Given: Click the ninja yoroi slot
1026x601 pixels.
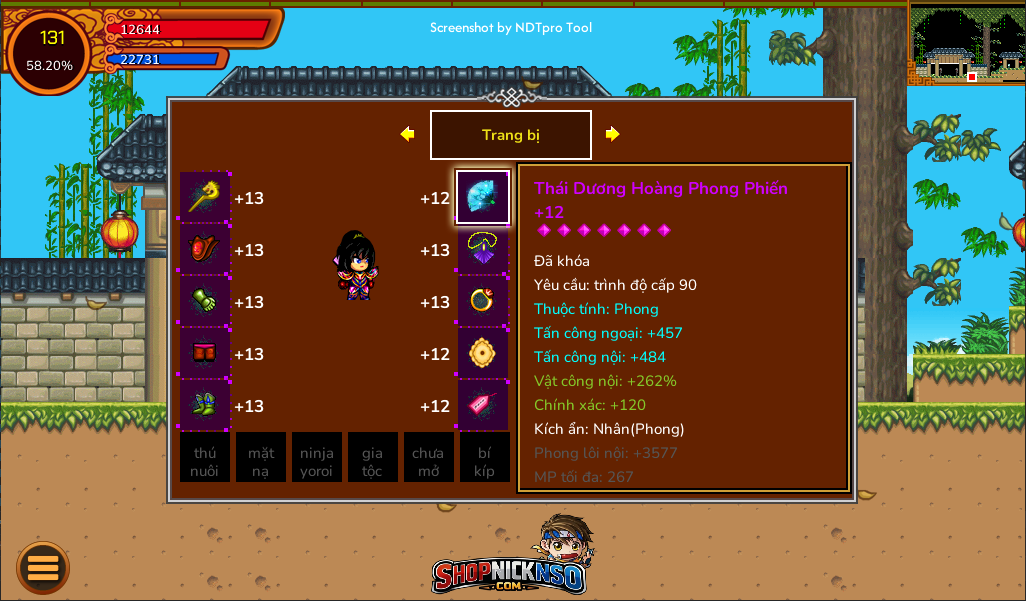Looking at the screenshot, I should [x=317, y=458].
